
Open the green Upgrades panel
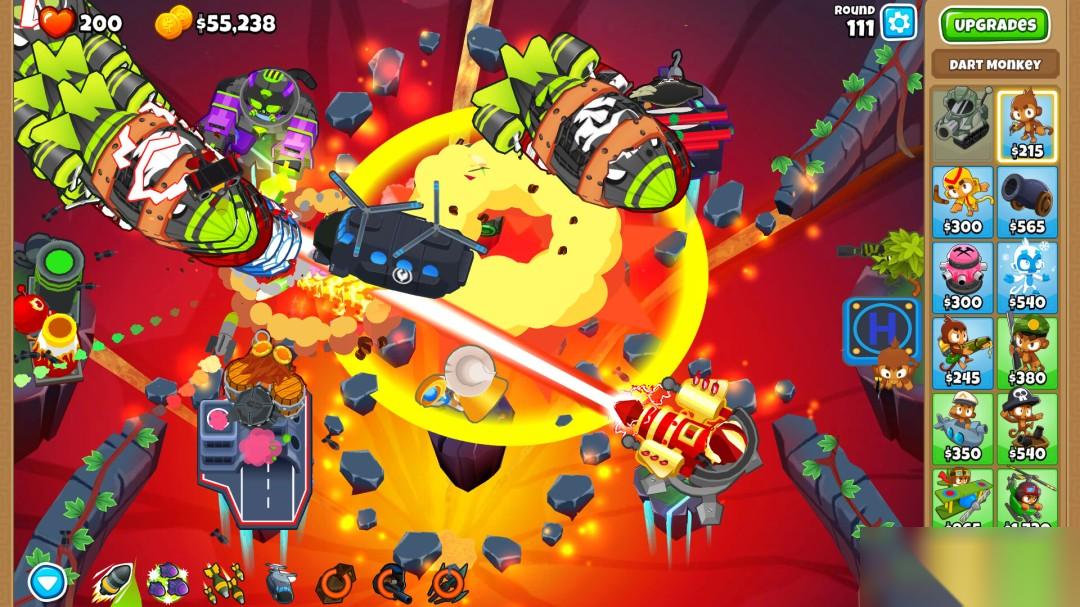click(x=994, y=25)
